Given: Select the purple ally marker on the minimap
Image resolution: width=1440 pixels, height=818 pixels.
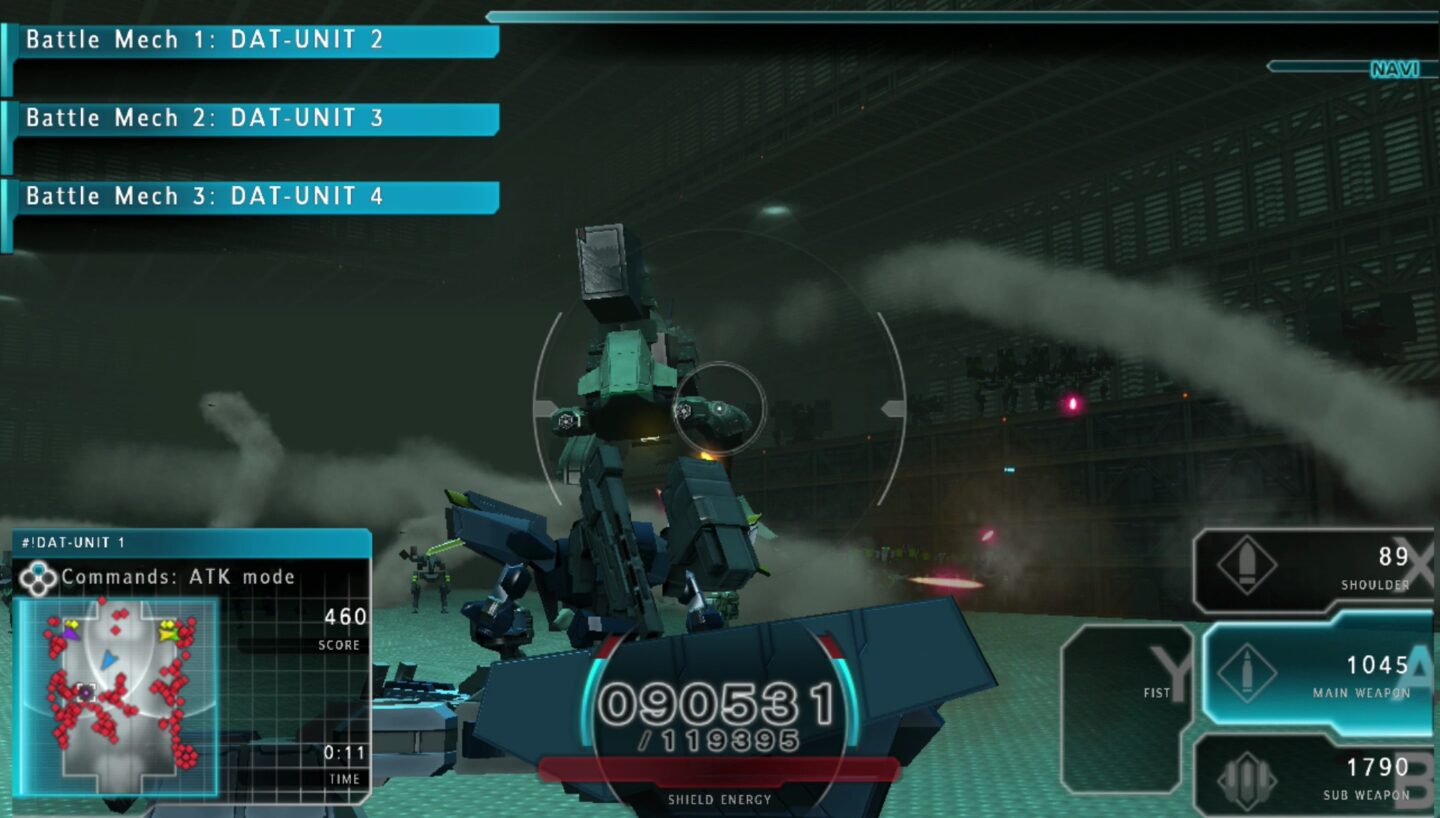Looking at the screenshot, I should [72, 634].
